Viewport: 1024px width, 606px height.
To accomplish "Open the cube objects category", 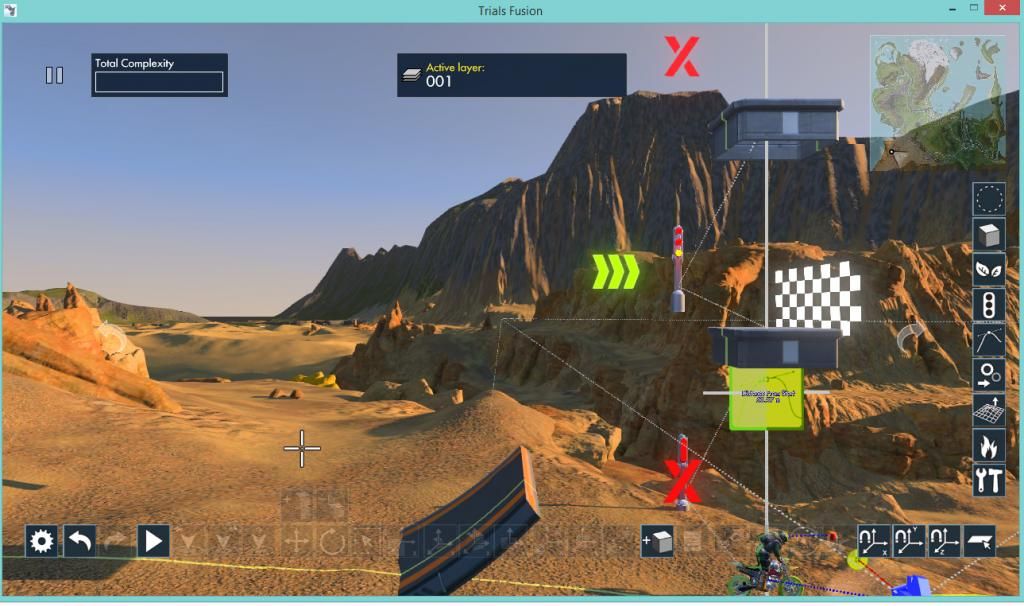I will (x=989, y=235).
